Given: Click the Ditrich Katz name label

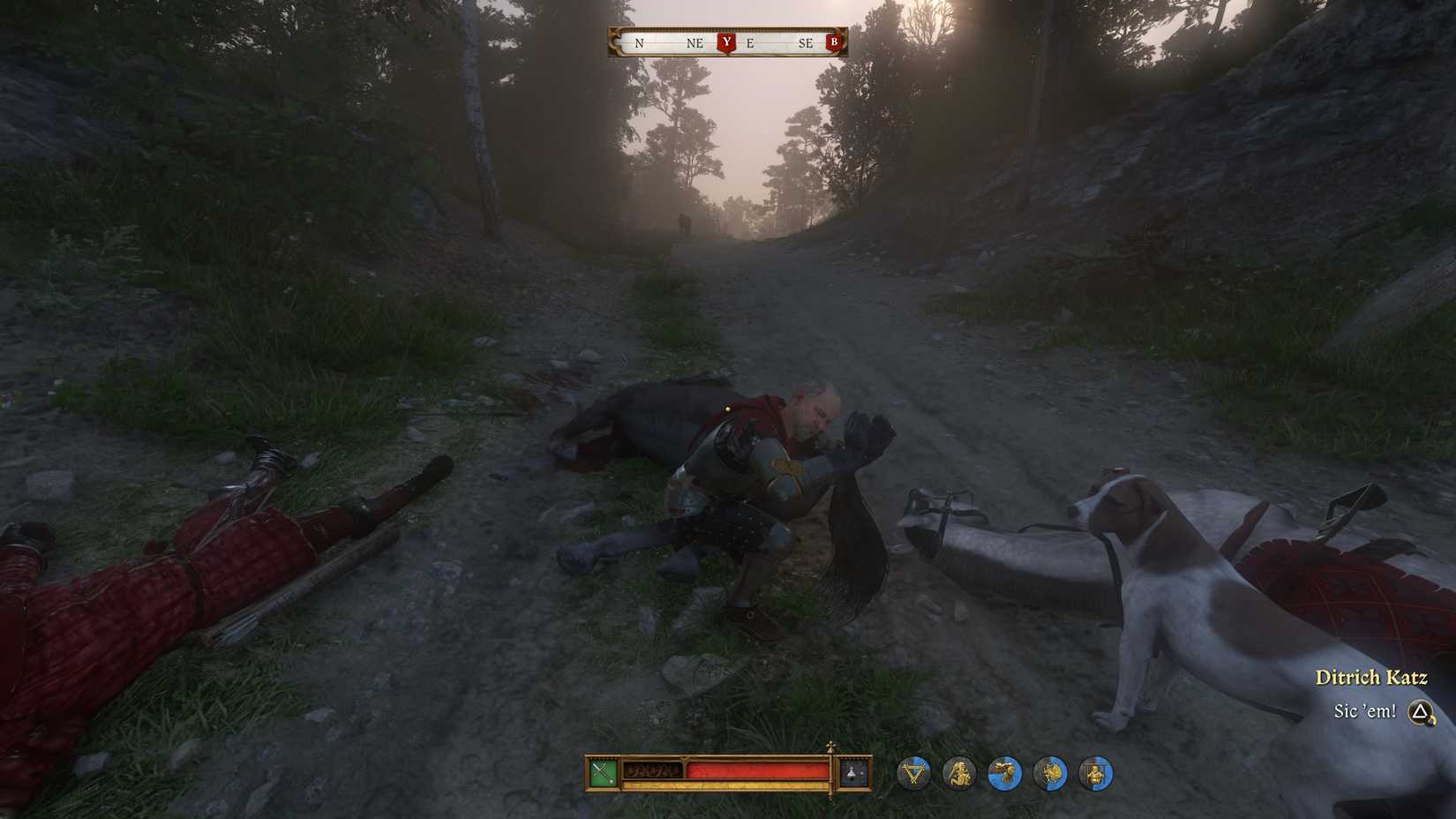Looking at the screenshot, I should [x=1373, y=677].
